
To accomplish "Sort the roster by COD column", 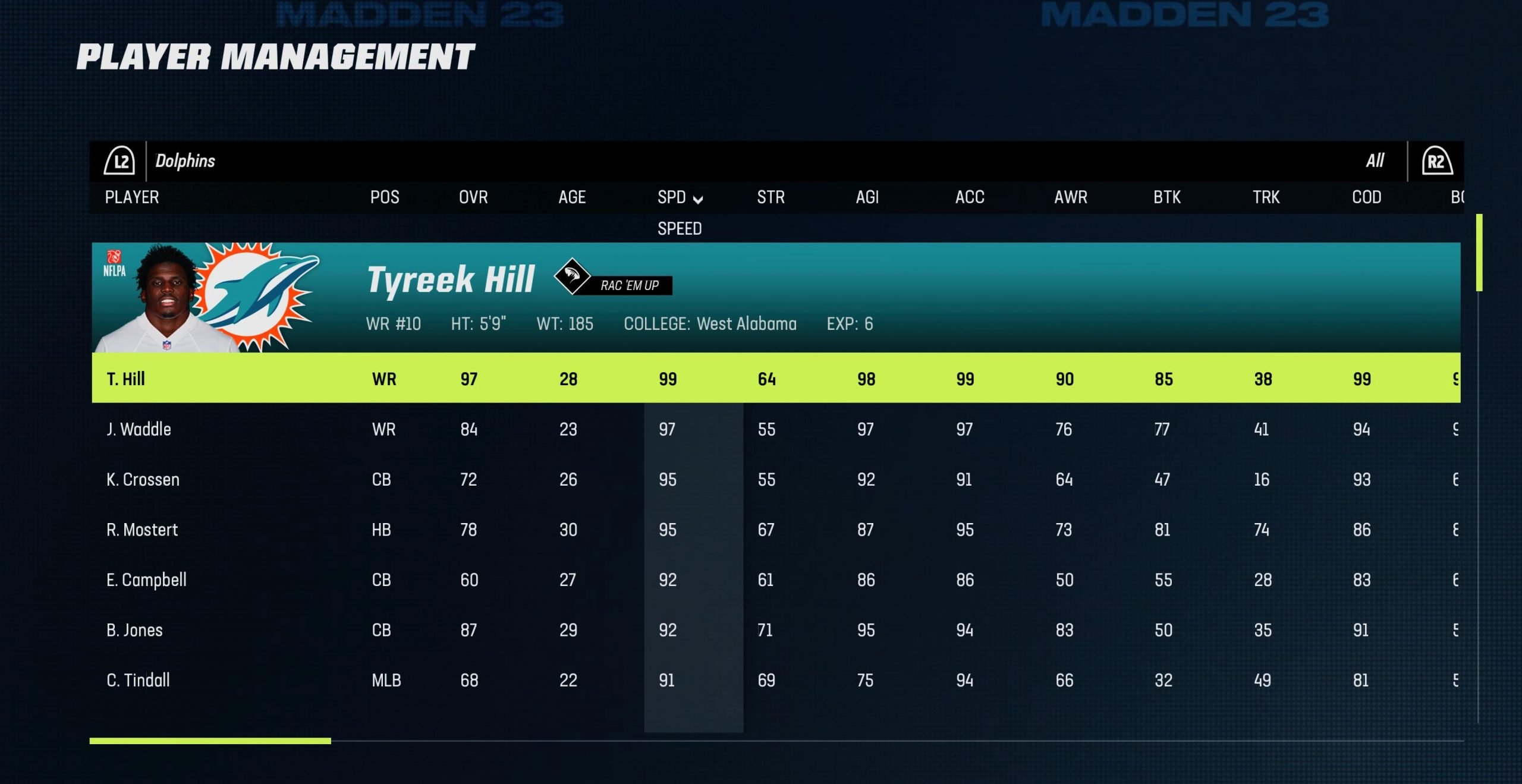I will pyautogui.click(x=1366, y=197).
